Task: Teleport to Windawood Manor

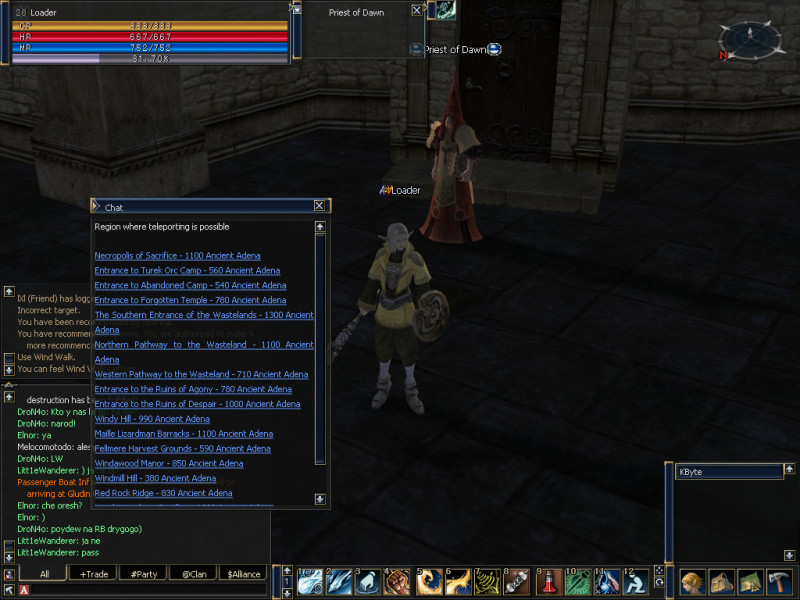Action: pyautogui.click(x=168, y=464)
